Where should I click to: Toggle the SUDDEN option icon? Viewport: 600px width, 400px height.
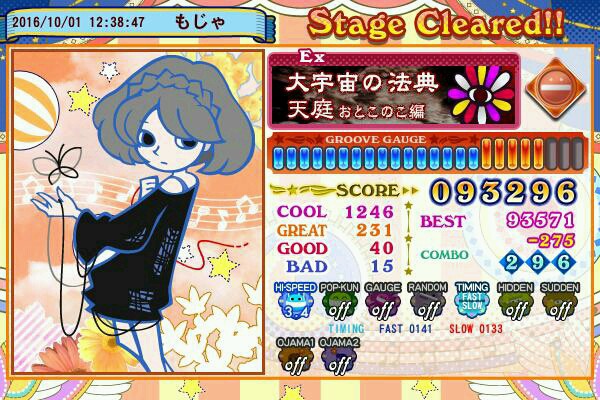pos(561,304)
